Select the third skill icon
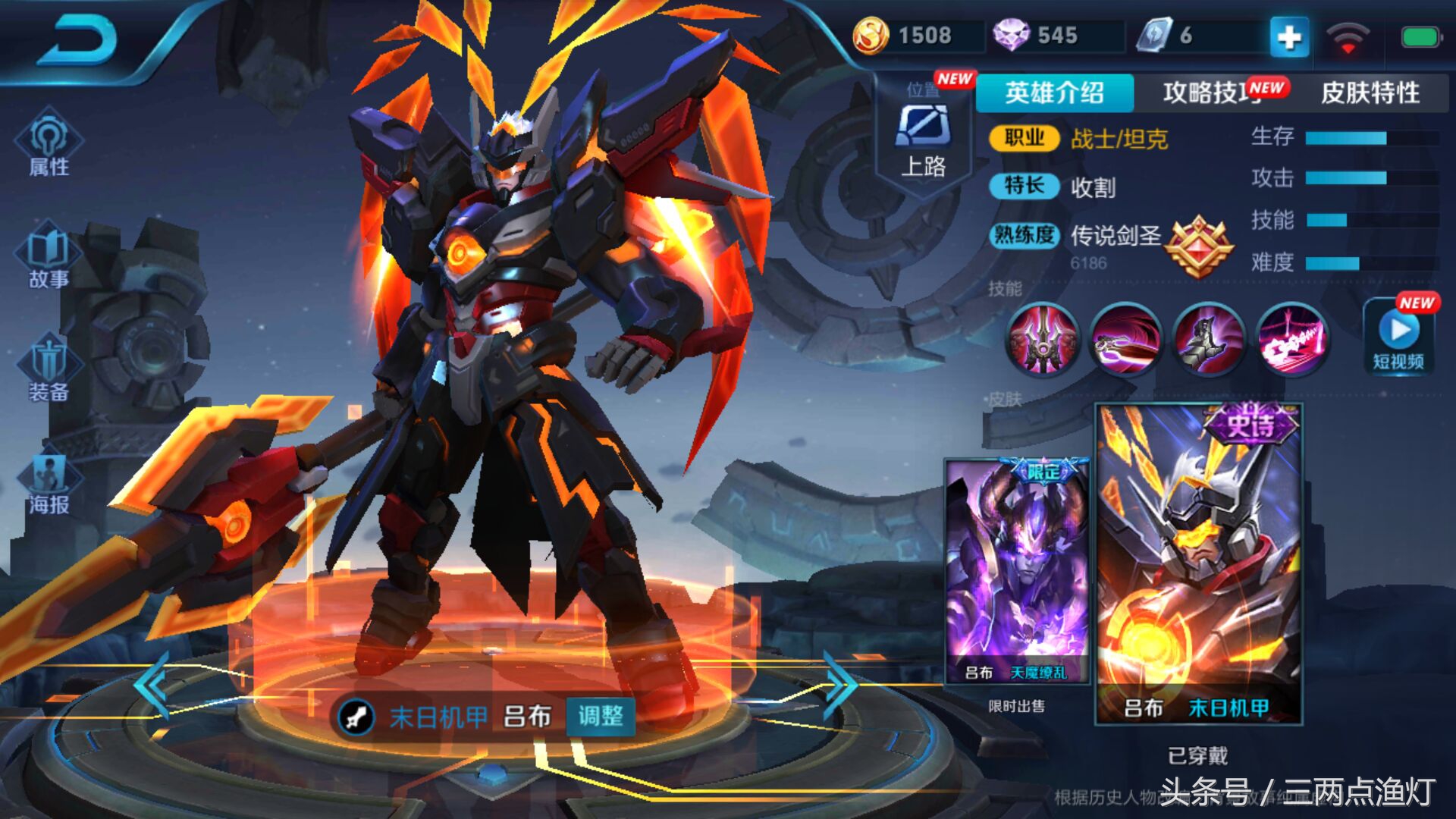 coord(1209,339)
